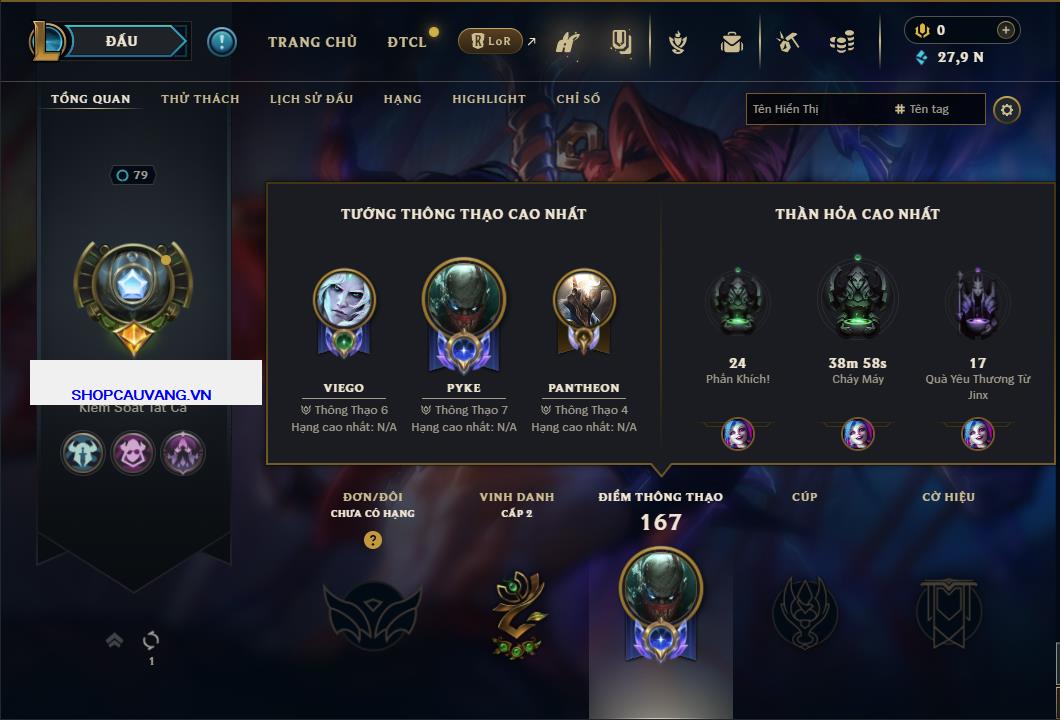This screenshot has width=1060, height=720.
Task: Open the backpack collection icon
Action: tap(732, 42)
